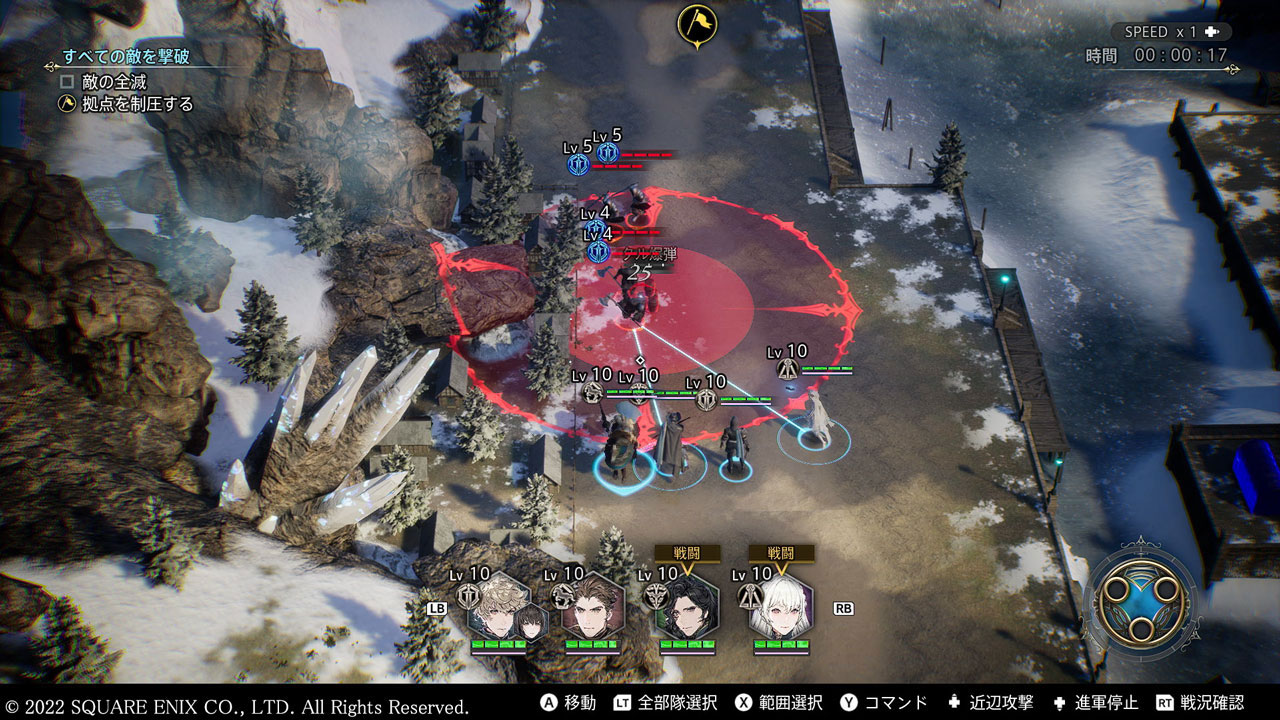1280x720 pixels.
Task: Check the 敵の全滅 objective box
Action: point(67,81)
